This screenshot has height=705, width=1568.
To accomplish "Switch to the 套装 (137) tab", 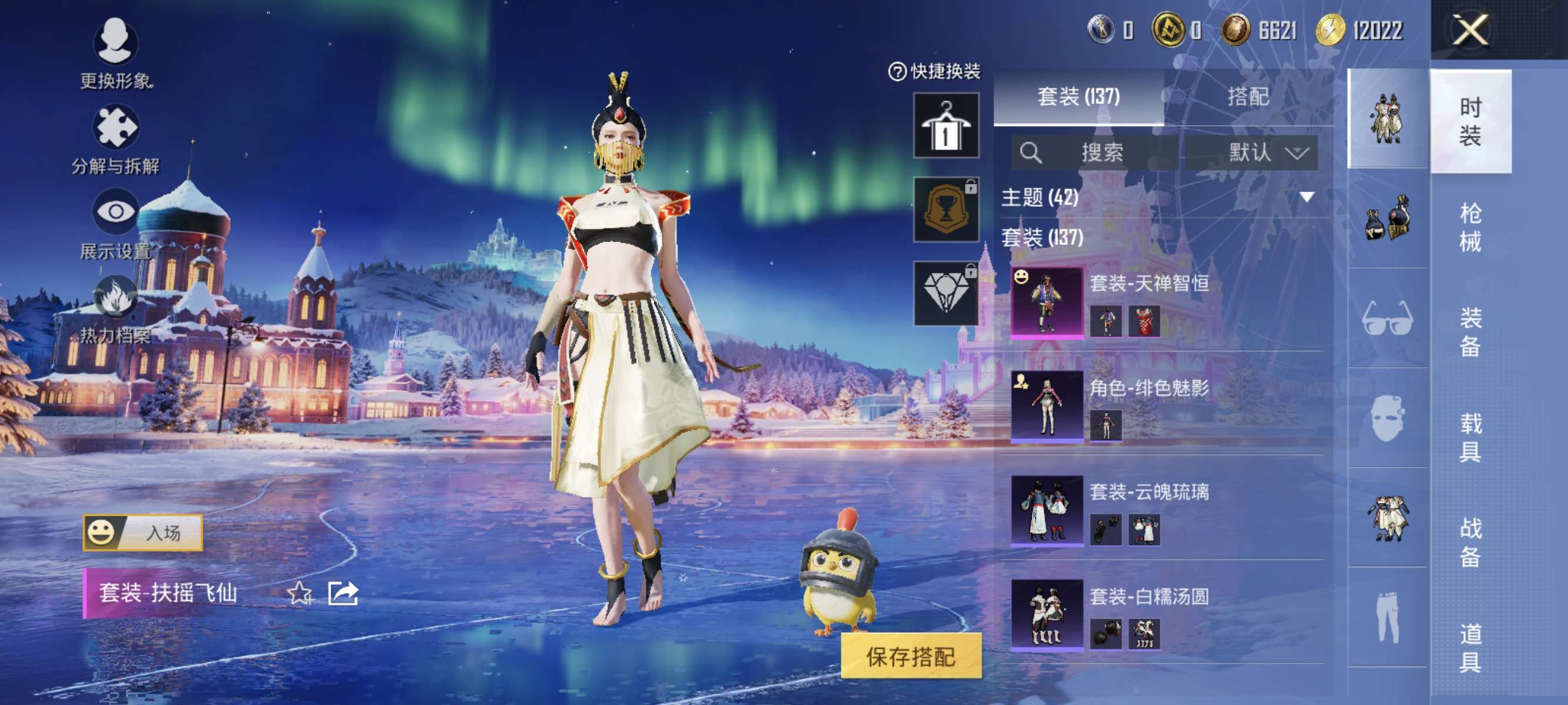I will pyautogui.click(x=1078, y=97).
